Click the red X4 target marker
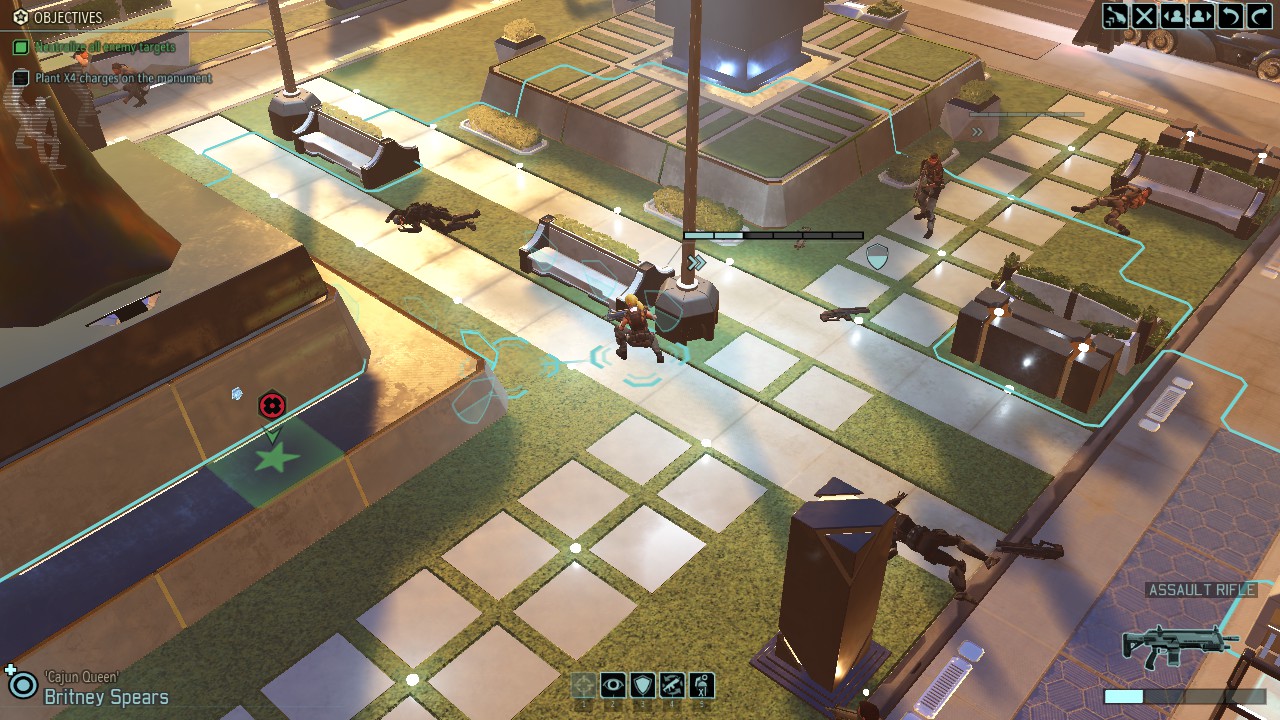Viewport: 1280px width, 720px height. 271,405
